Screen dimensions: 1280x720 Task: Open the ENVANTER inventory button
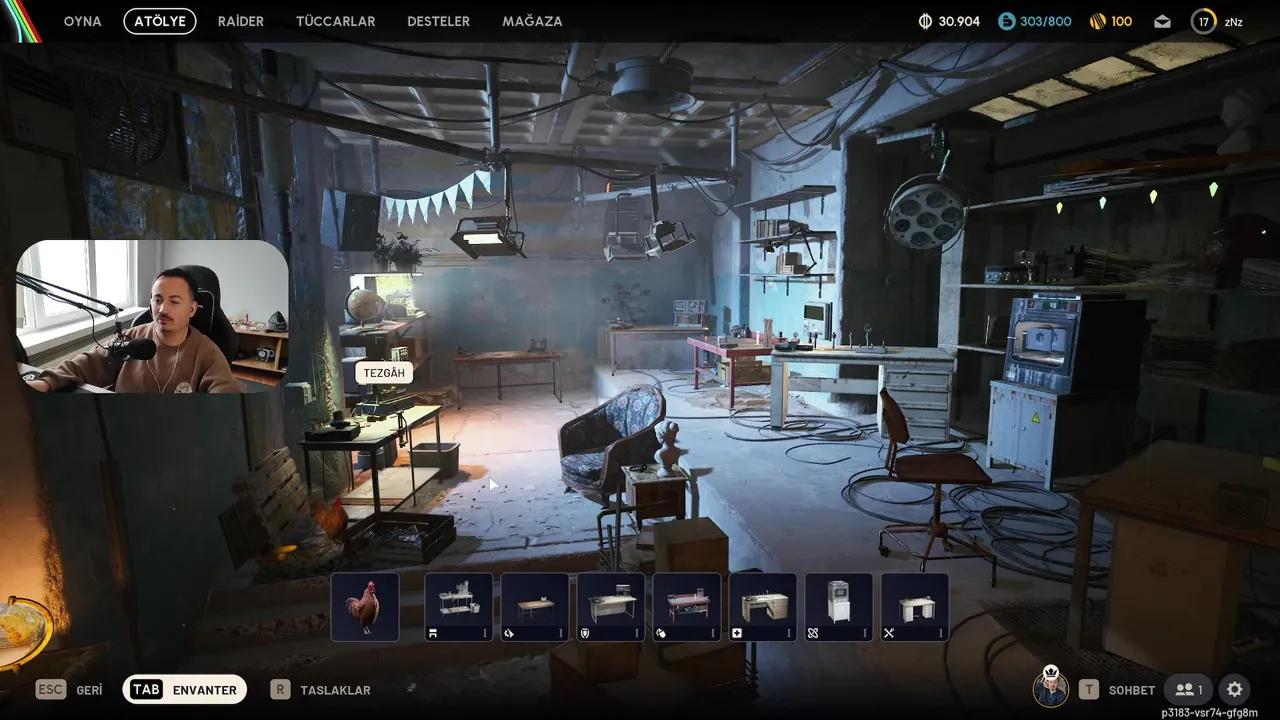tap(185, 689)
